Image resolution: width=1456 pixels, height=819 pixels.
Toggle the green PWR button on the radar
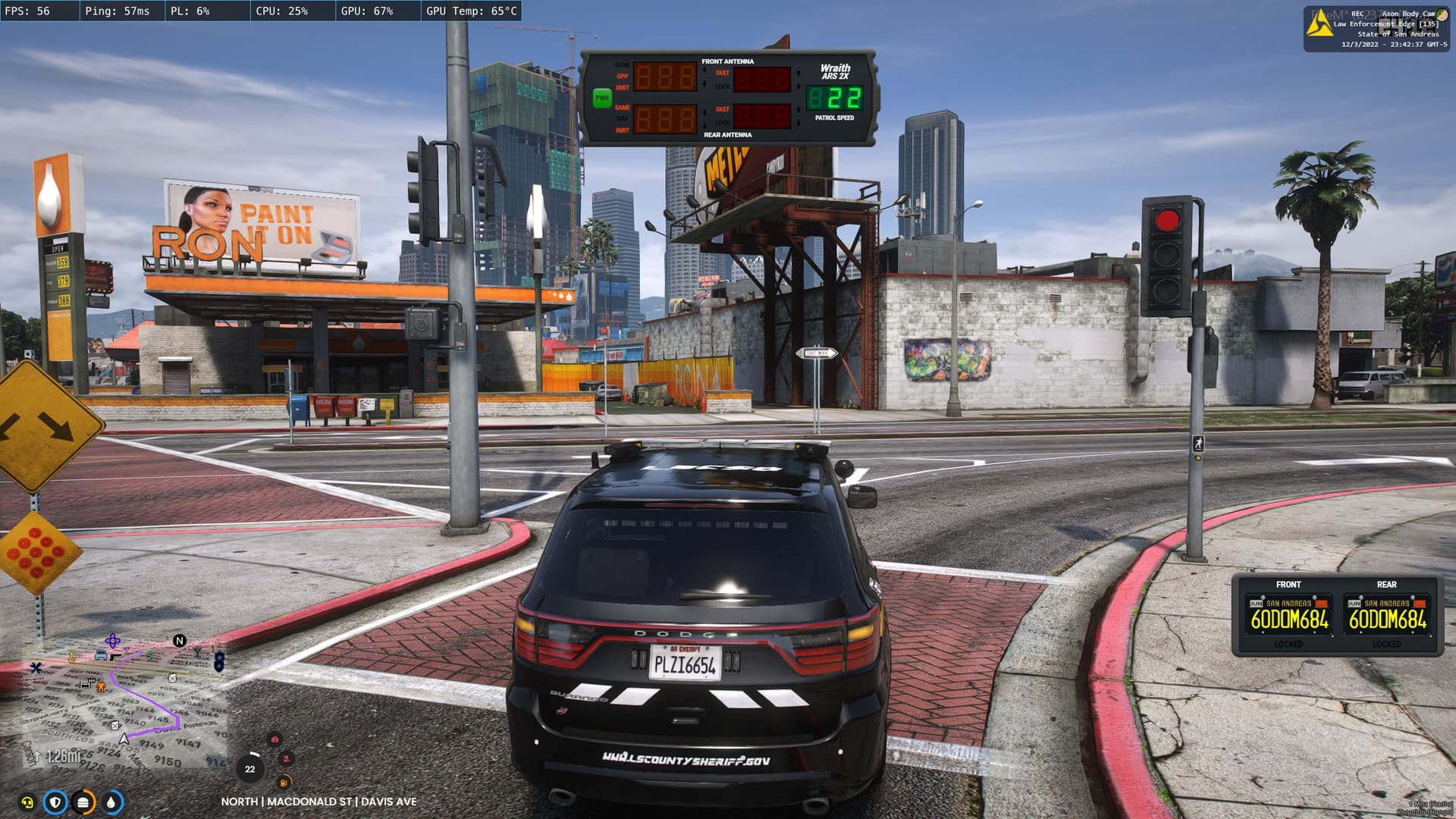[602, 98]
